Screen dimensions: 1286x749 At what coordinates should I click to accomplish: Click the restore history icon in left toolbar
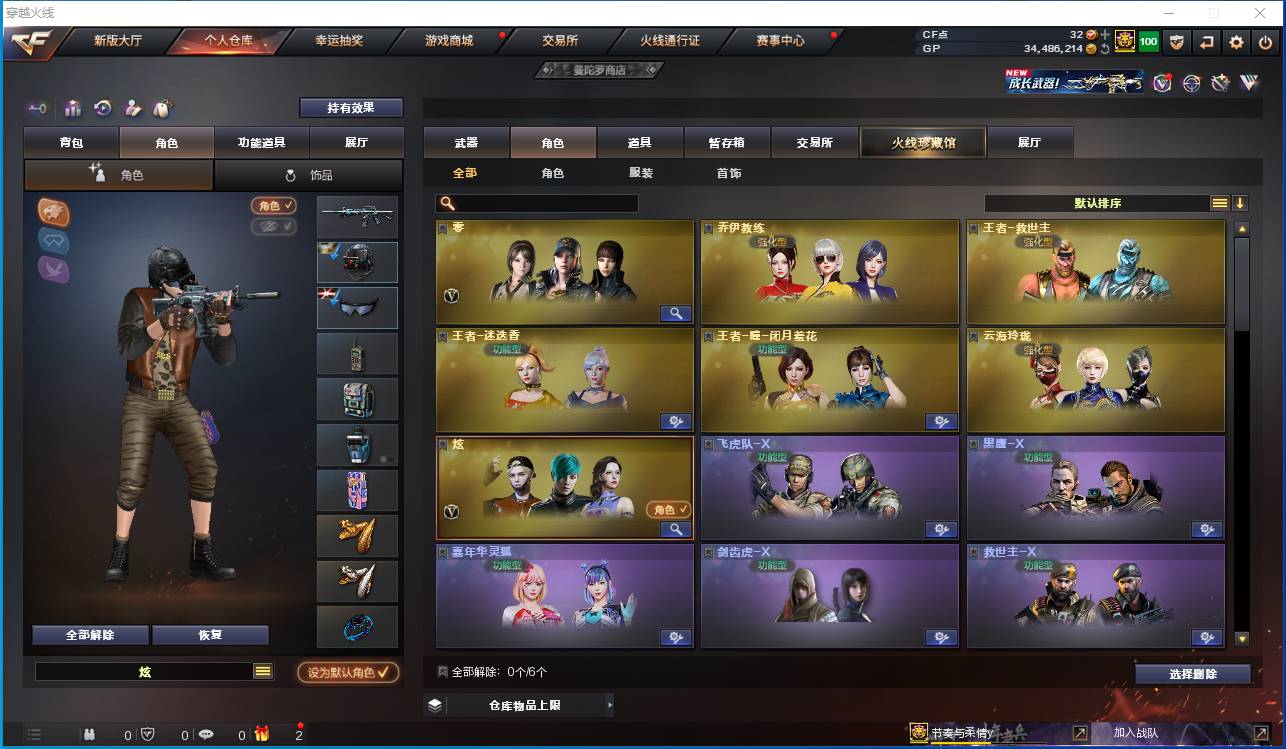click(103, 107)
